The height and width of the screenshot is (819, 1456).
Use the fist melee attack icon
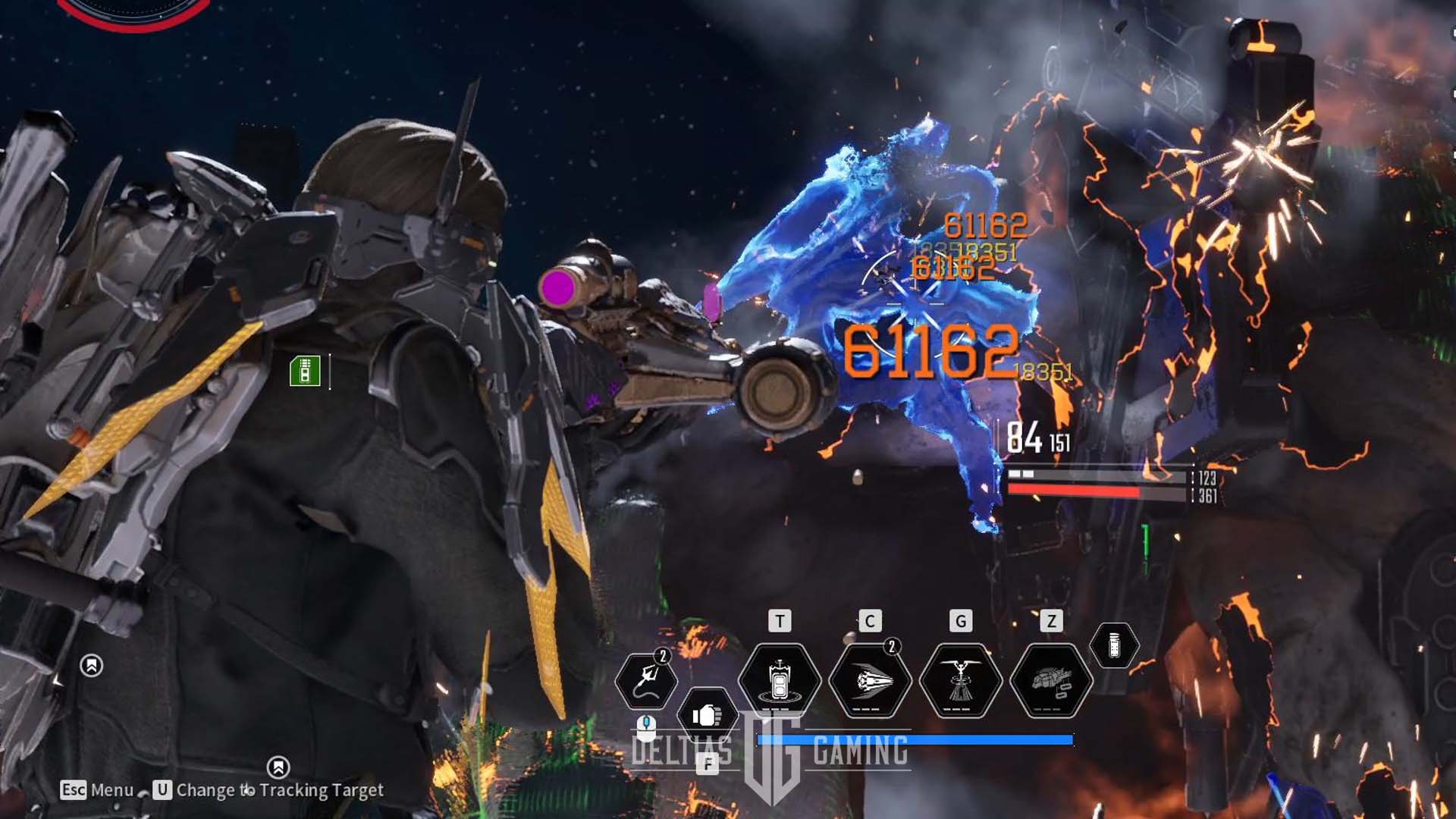point(707,715)
